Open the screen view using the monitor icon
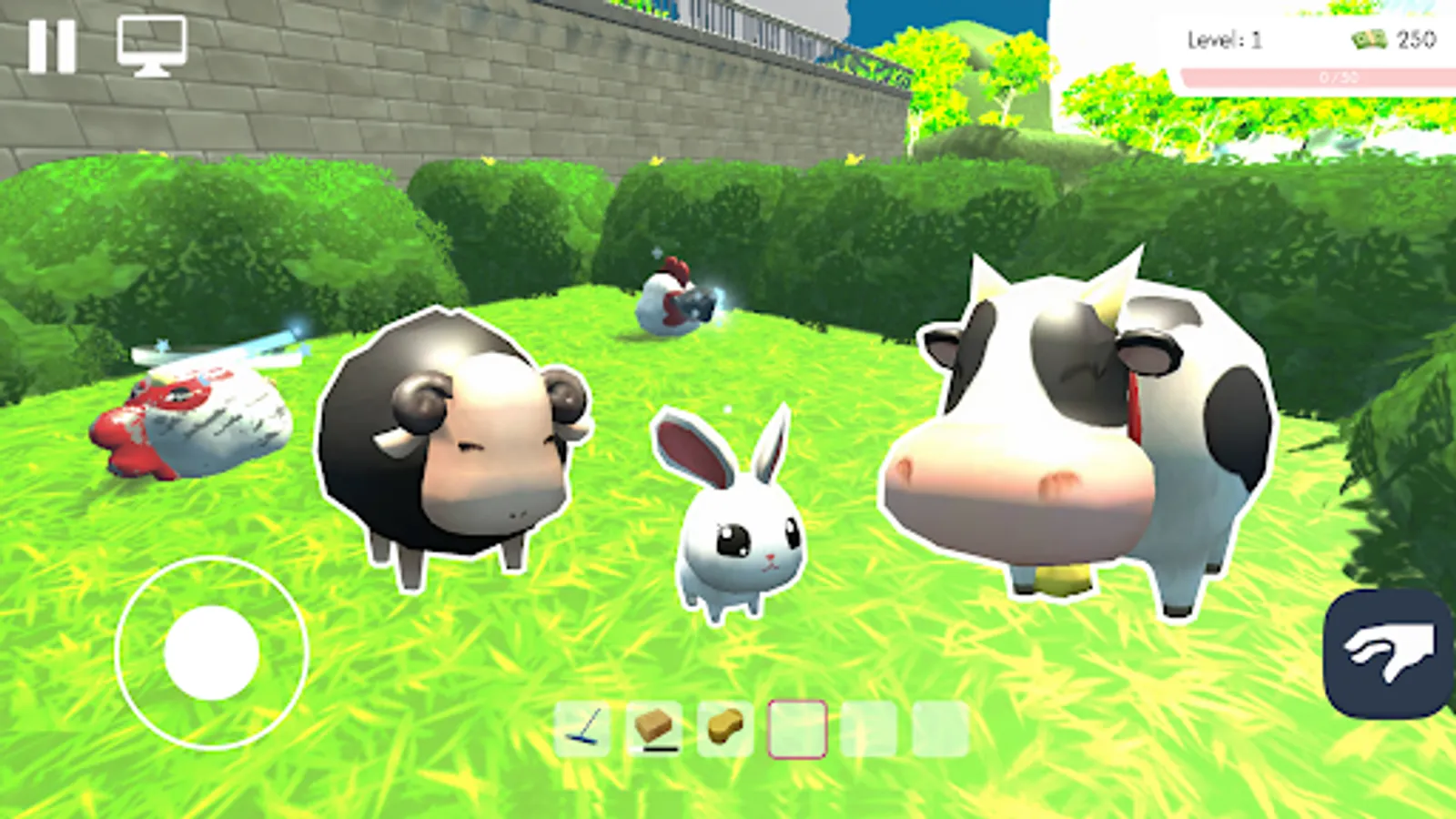This screenshot has width=1456, height=819. [x=150, y=44]
